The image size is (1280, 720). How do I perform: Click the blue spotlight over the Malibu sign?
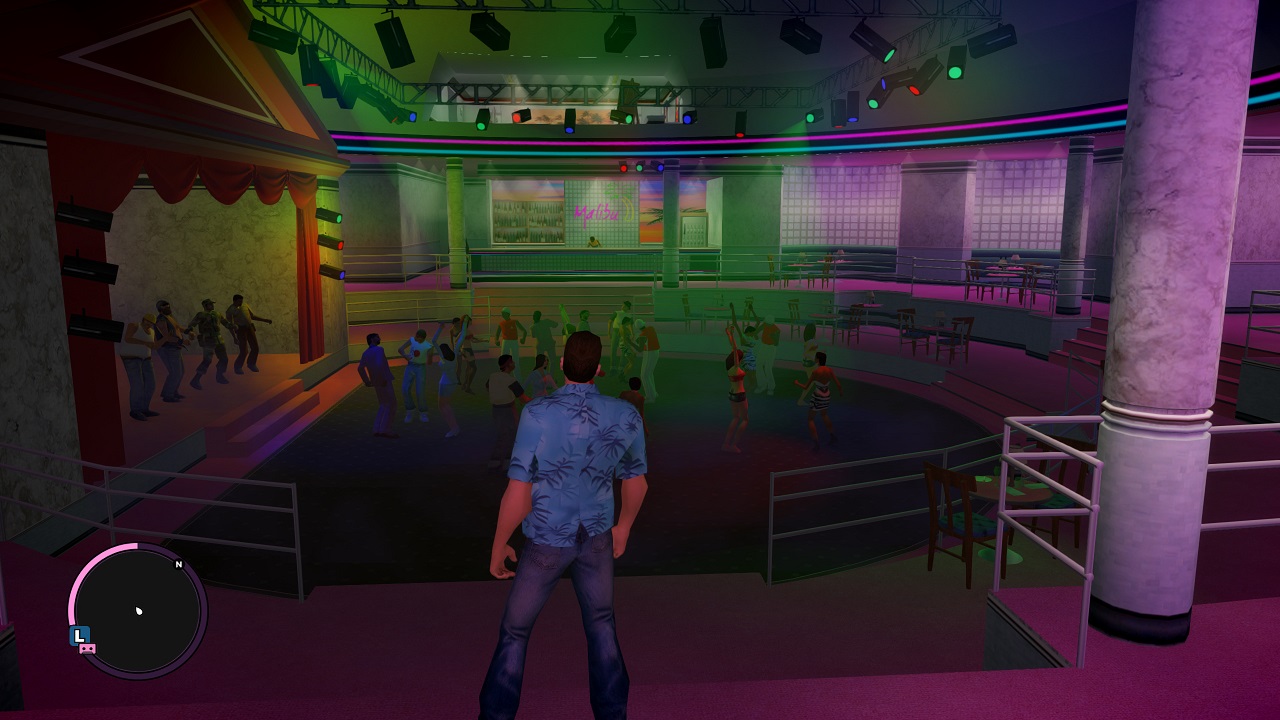661,168
